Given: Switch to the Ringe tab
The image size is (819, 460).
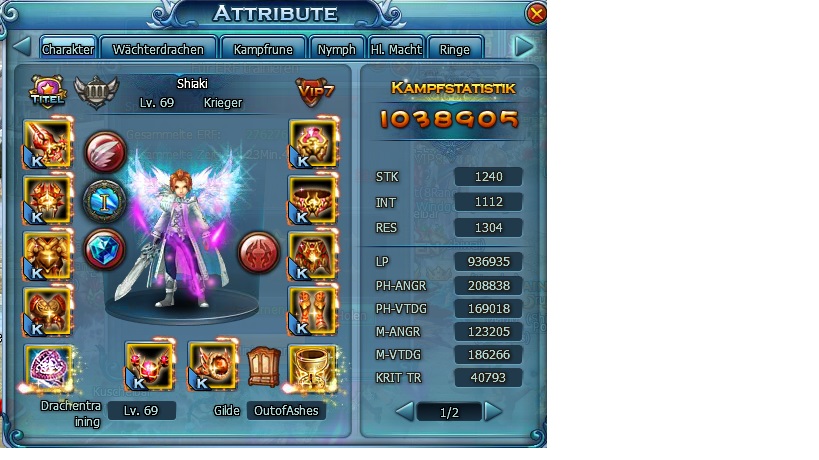Looking at the screenshot, I should pos(454,49).
